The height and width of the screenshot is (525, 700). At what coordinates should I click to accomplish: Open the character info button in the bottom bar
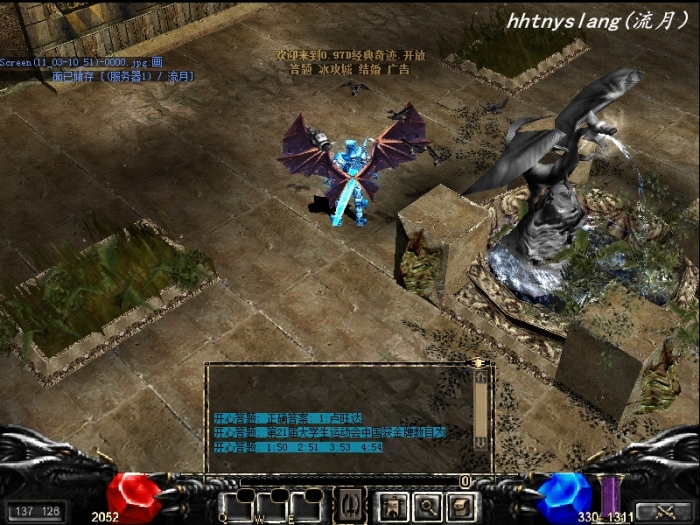pos(393,506)
